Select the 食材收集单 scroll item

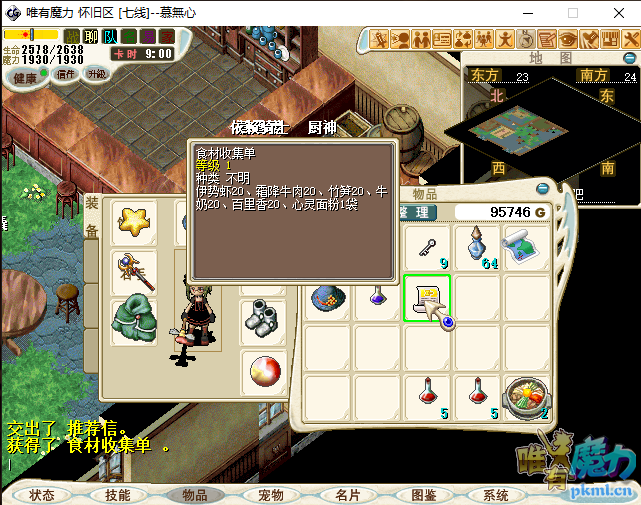point(427,298)
